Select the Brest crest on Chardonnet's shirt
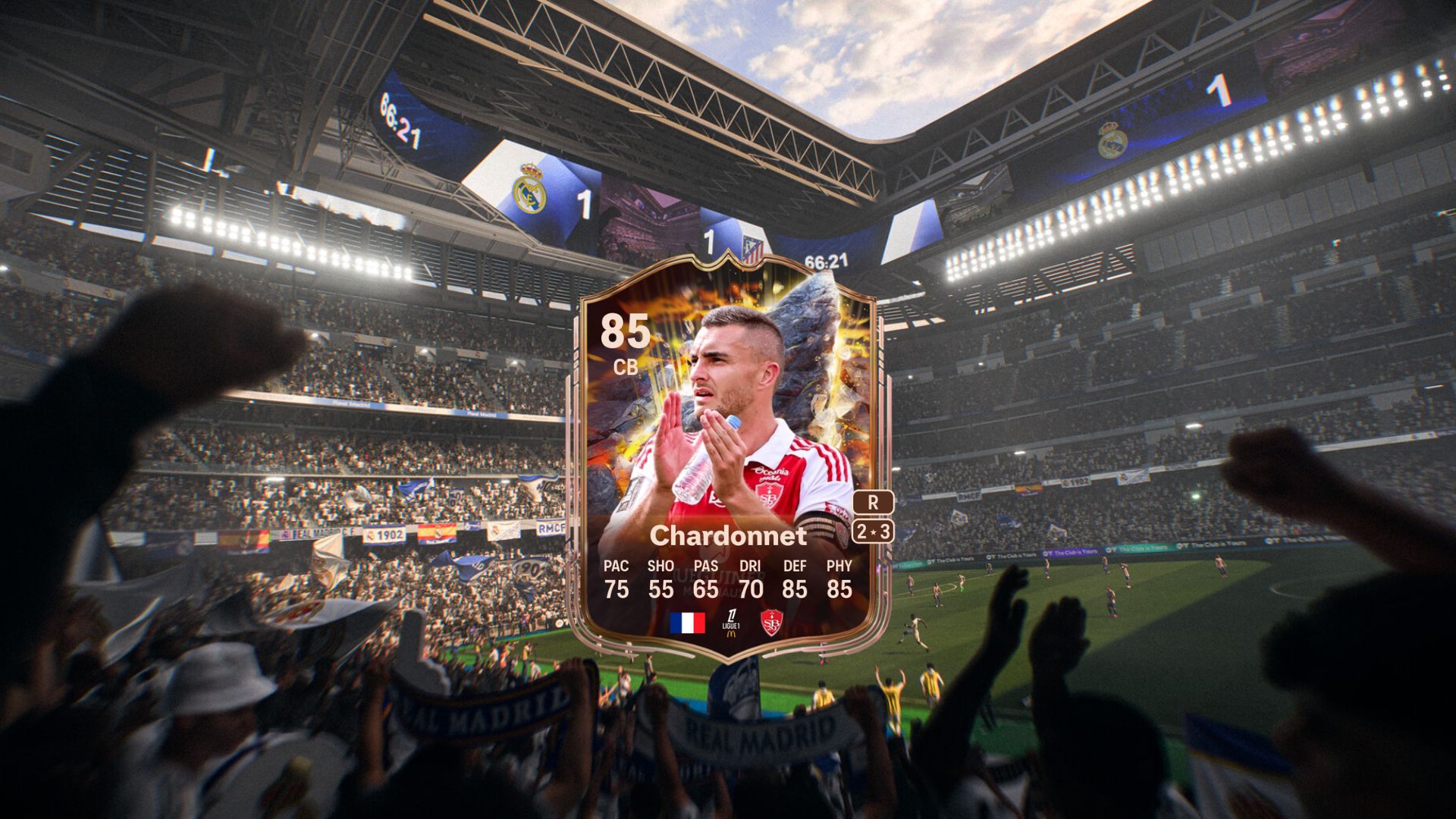The image size is (1456, 819). click(768, 496)
